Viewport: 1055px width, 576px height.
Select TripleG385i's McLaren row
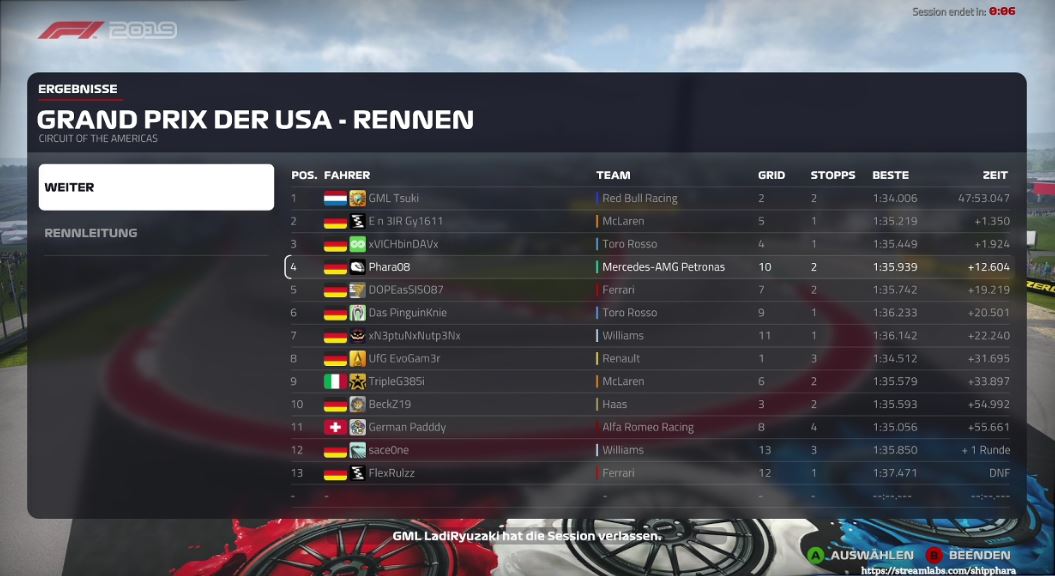650,381
